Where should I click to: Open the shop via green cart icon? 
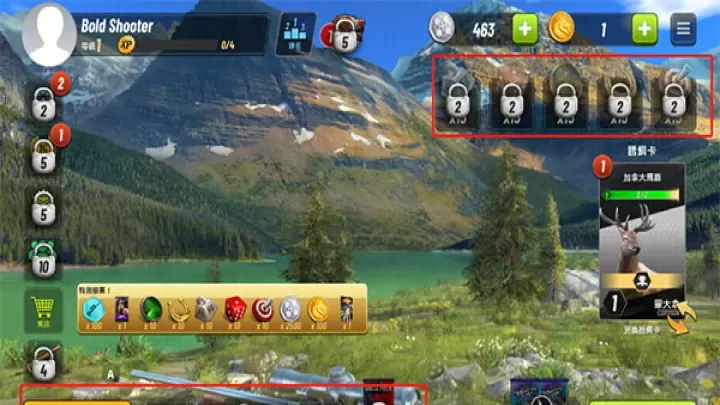tap(42, 310)
